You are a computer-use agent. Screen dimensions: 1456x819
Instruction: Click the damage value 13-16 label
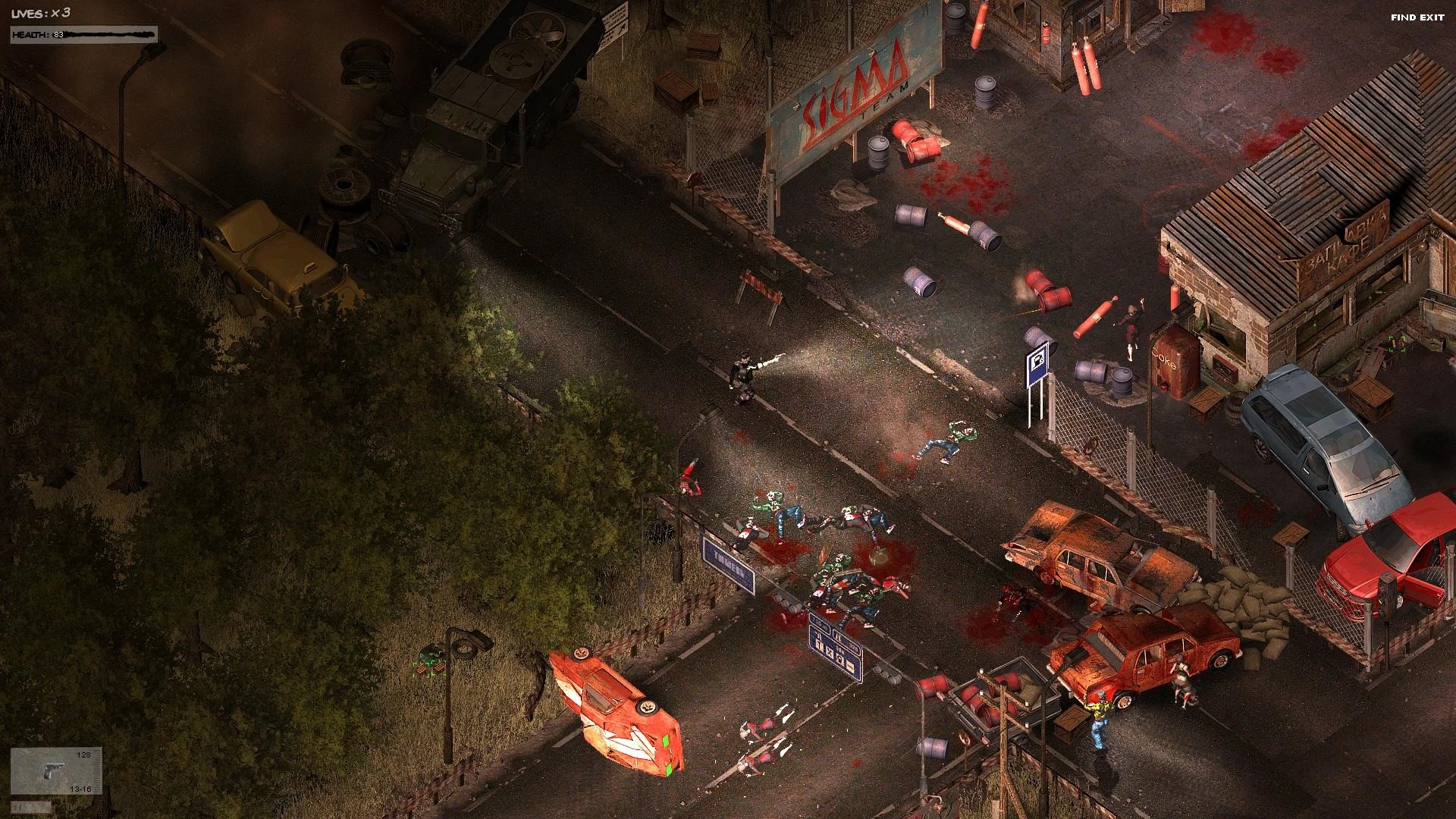pyautogui.click(x=79, y=790)
